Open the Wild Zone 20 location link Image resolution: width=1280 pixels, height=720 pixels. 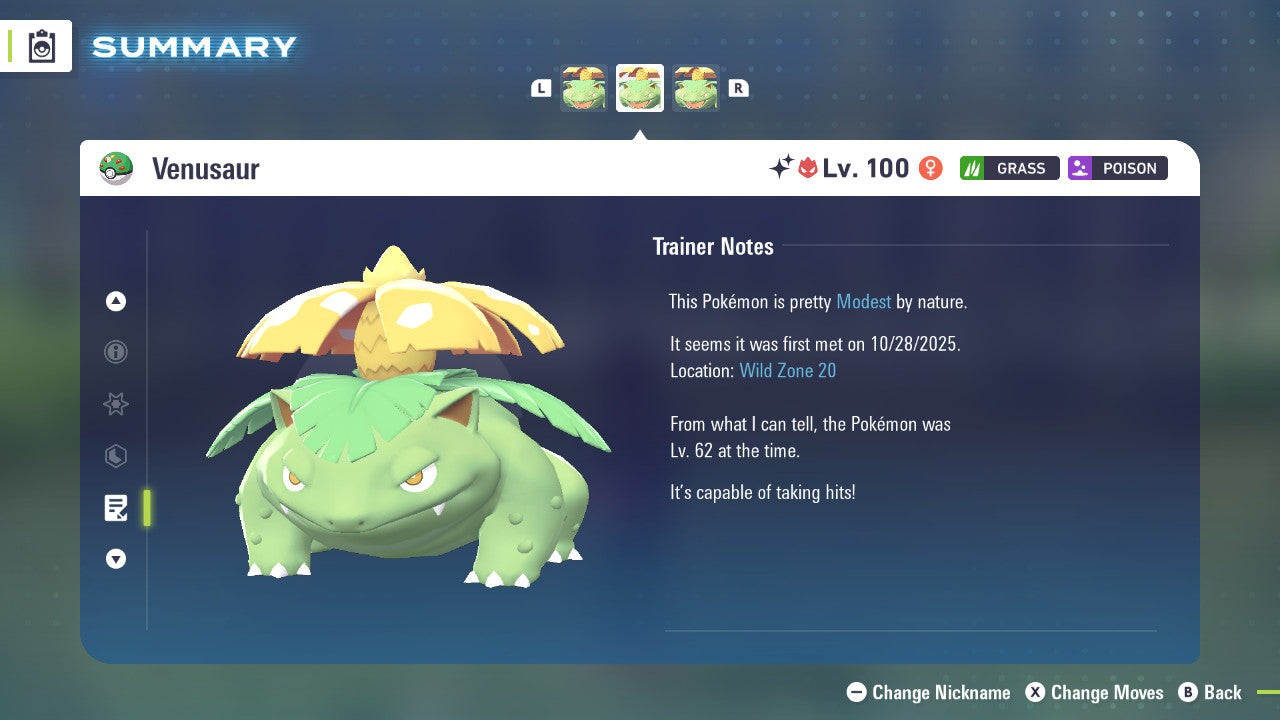point(788,370)
